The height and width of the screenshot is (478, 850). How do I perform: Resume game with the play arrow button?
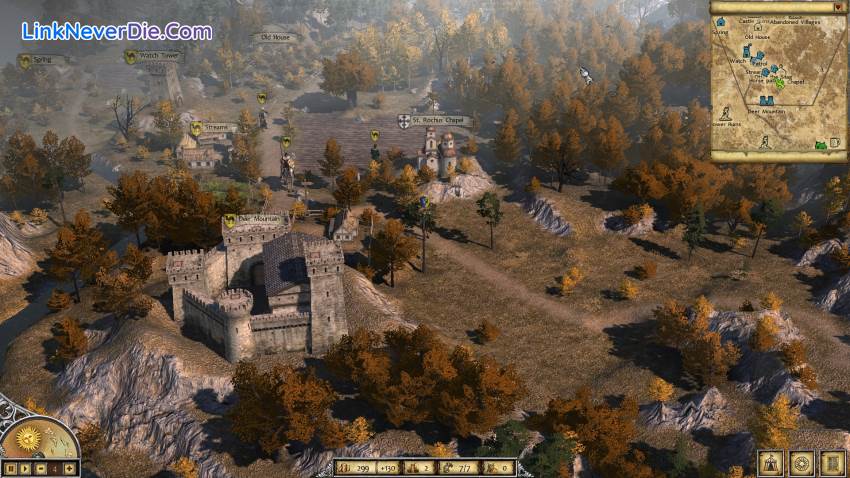click(24, 467)
